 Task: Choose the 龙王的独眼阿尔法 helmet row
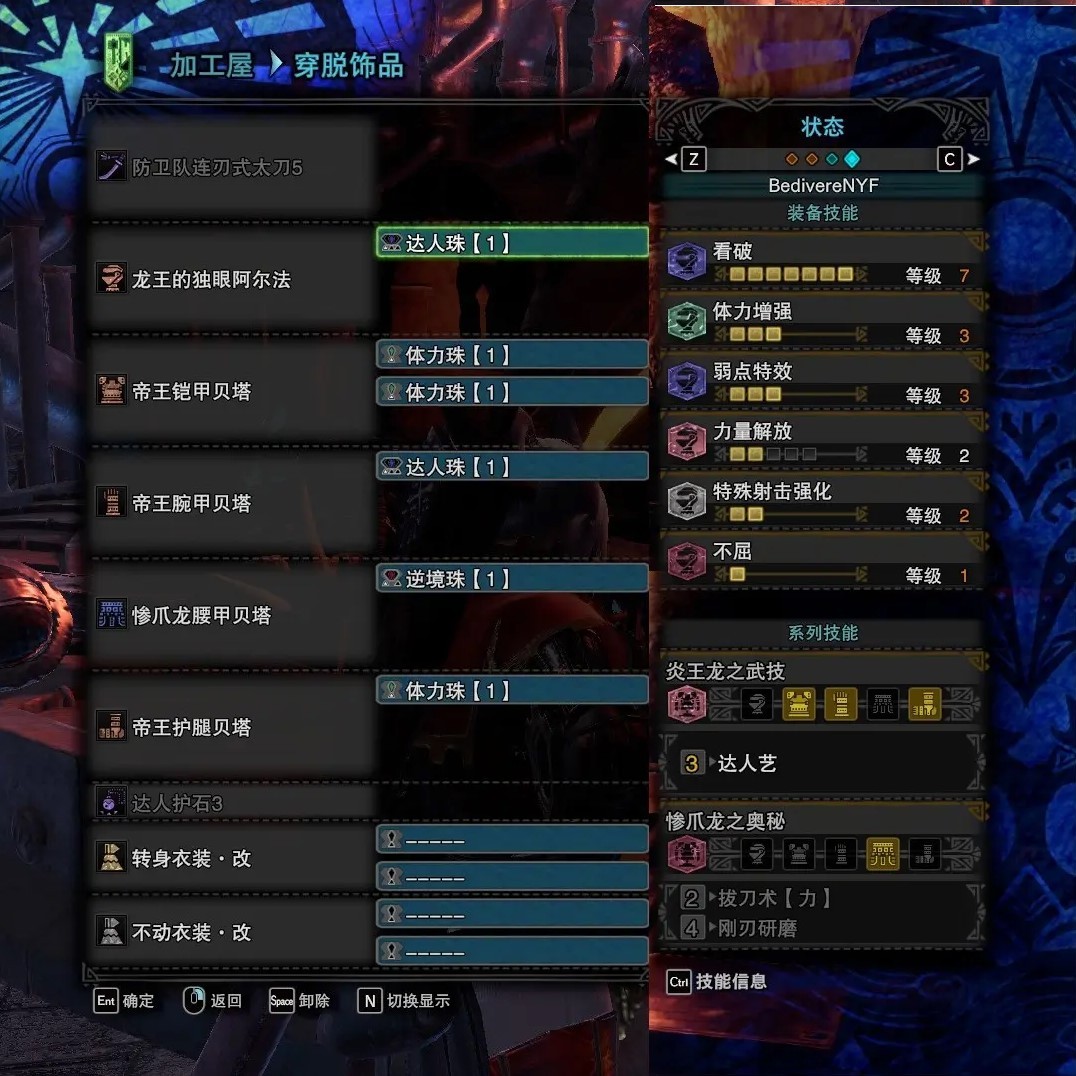pyautogui.click(x=230, y=279)
